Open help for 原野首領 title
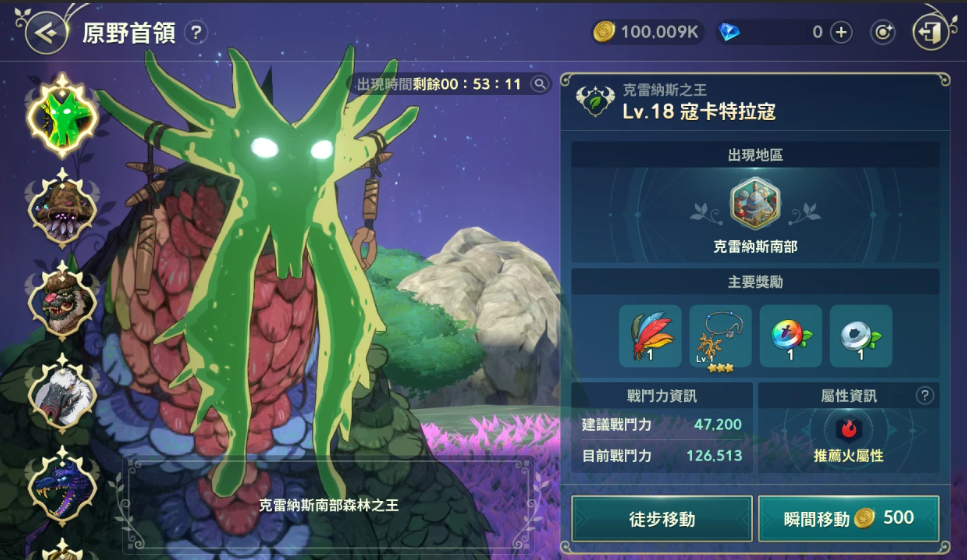This screenshot has height=560, width=967. pyautogui.click(x=196, y=32)
